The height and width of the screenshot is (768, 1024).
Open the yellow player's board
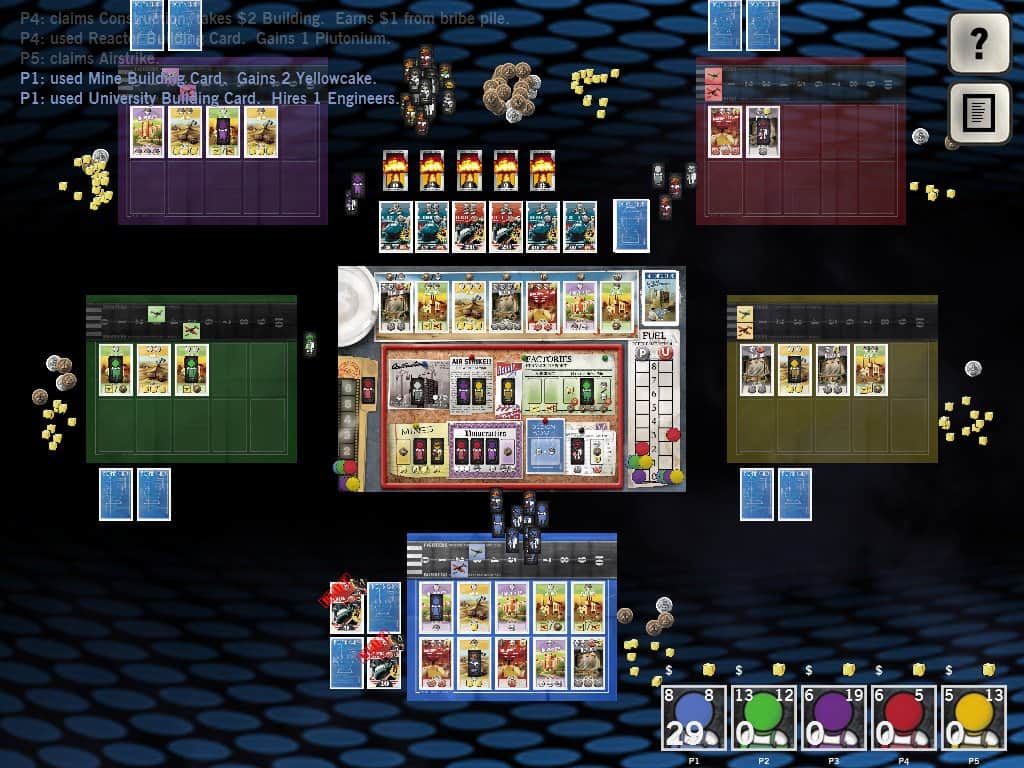[x=832, y=378]
